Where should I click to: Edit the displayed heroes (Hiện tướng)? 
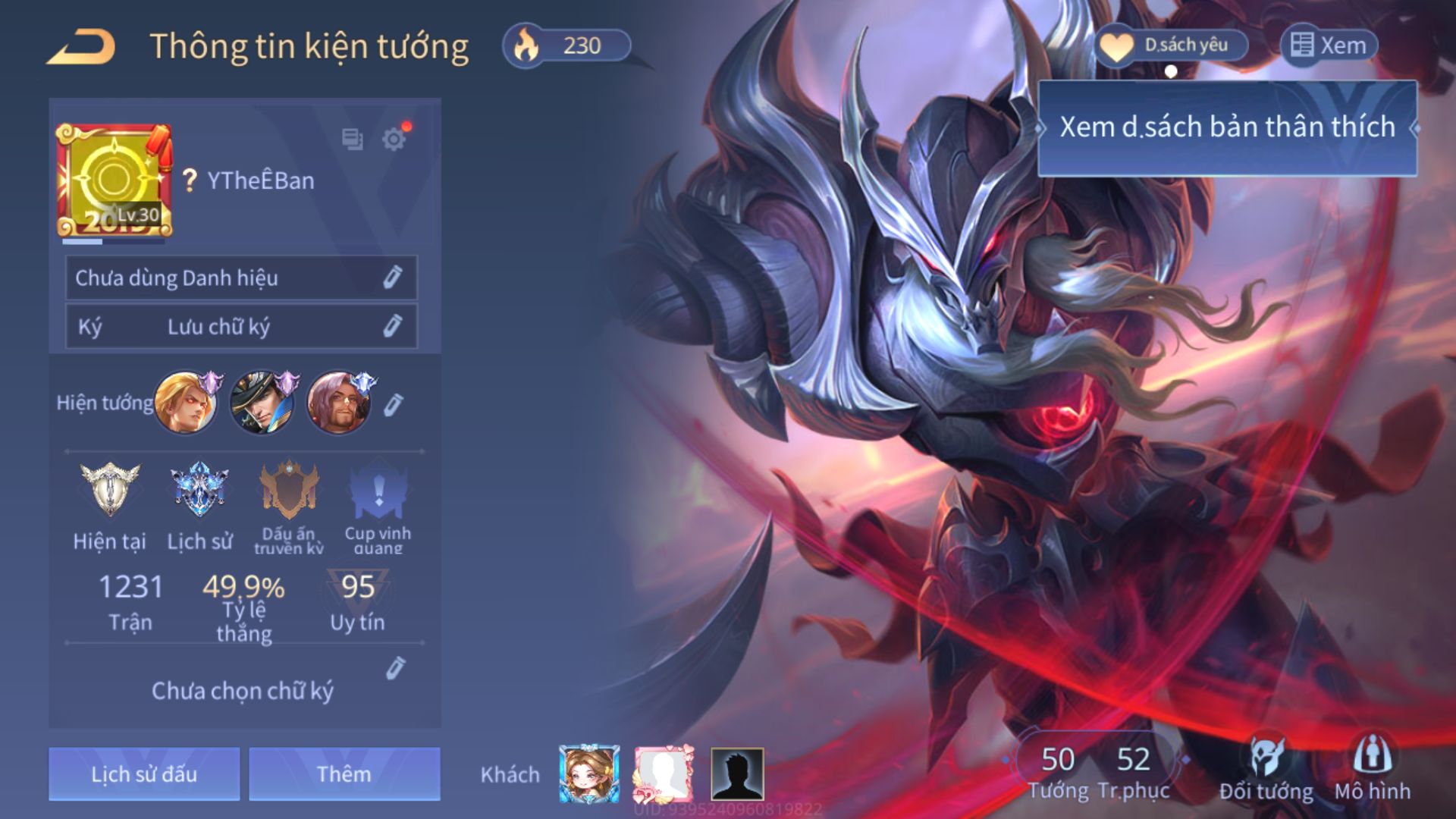(393, 405)
